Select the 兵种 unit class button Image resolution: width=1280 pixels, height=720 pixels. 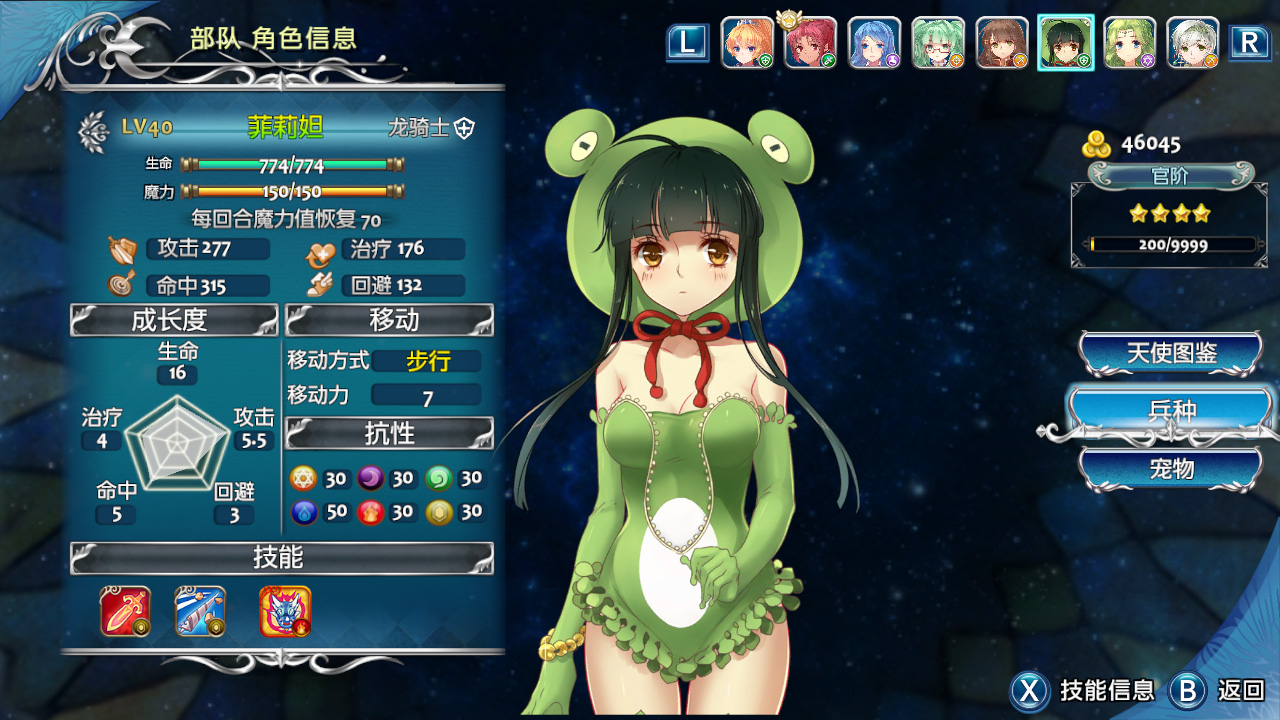pyautogui.click(x=1170, y=411)
